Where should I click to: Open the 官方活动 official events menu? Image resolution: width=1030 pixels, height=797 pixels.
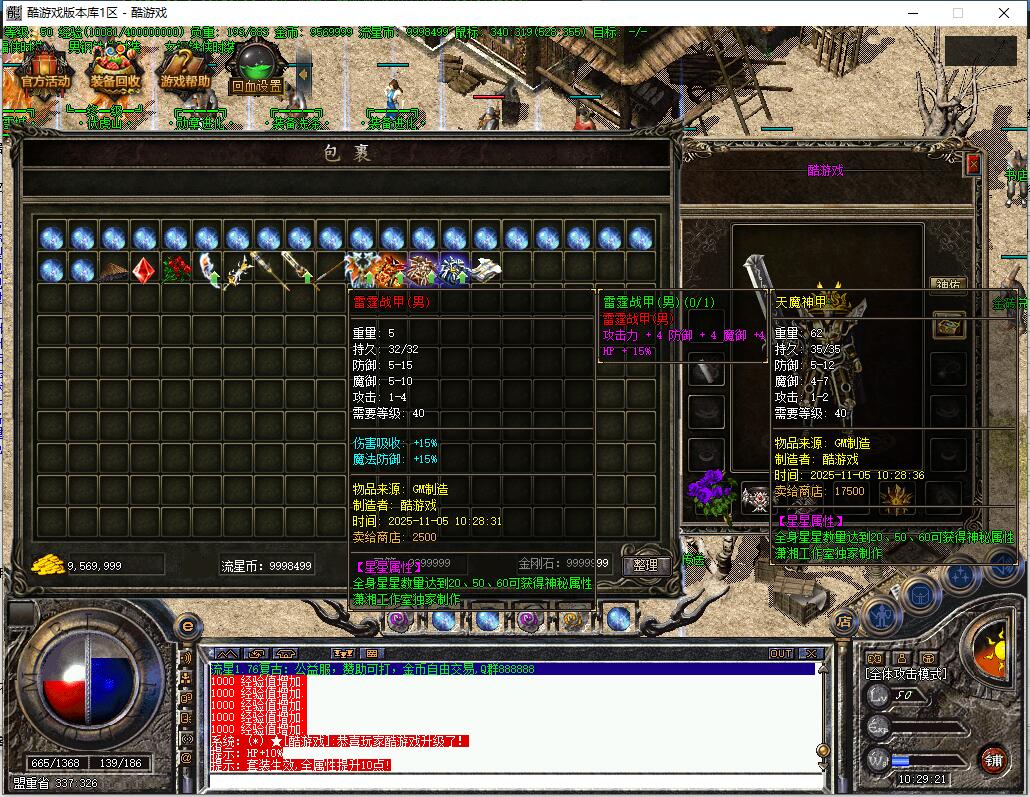[45, 70]
